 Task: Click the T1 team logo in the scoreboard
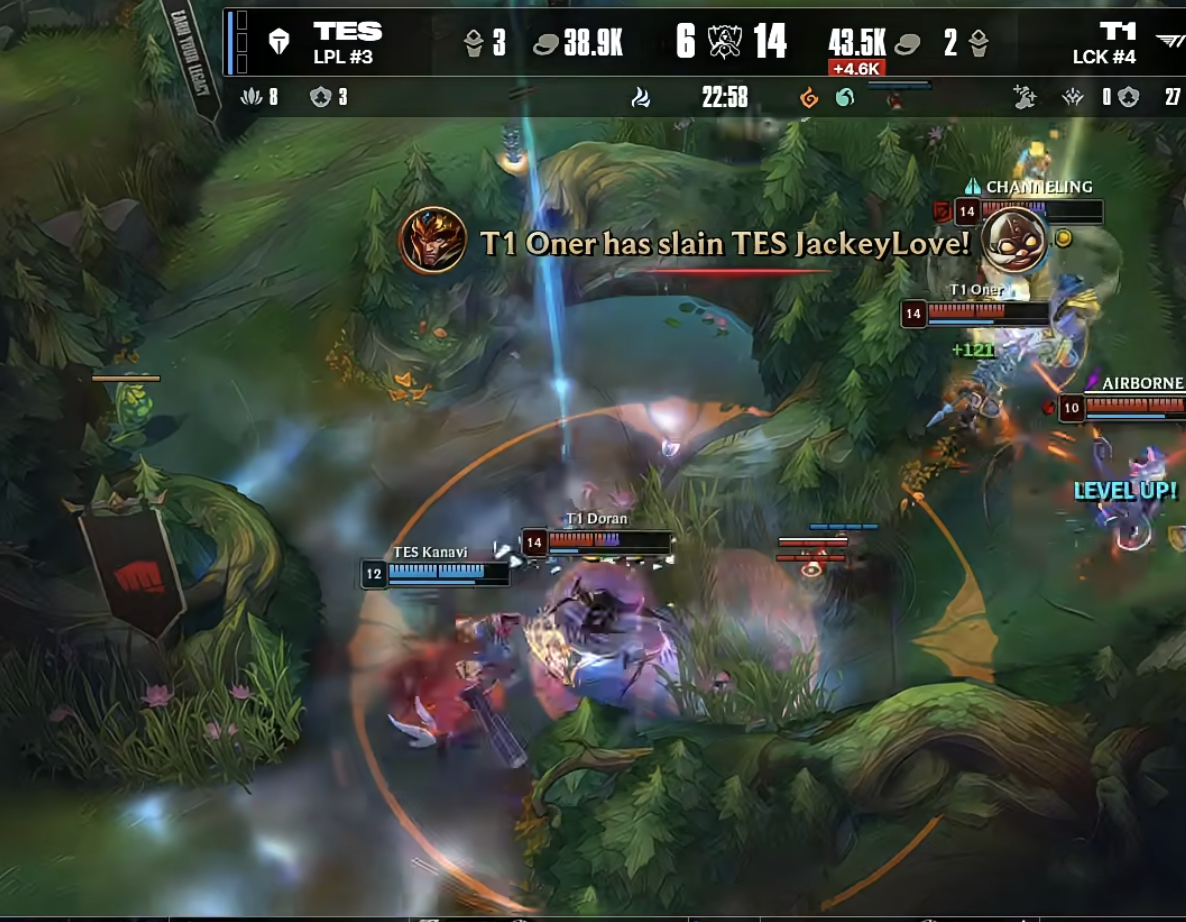[x=1169, y=41]
